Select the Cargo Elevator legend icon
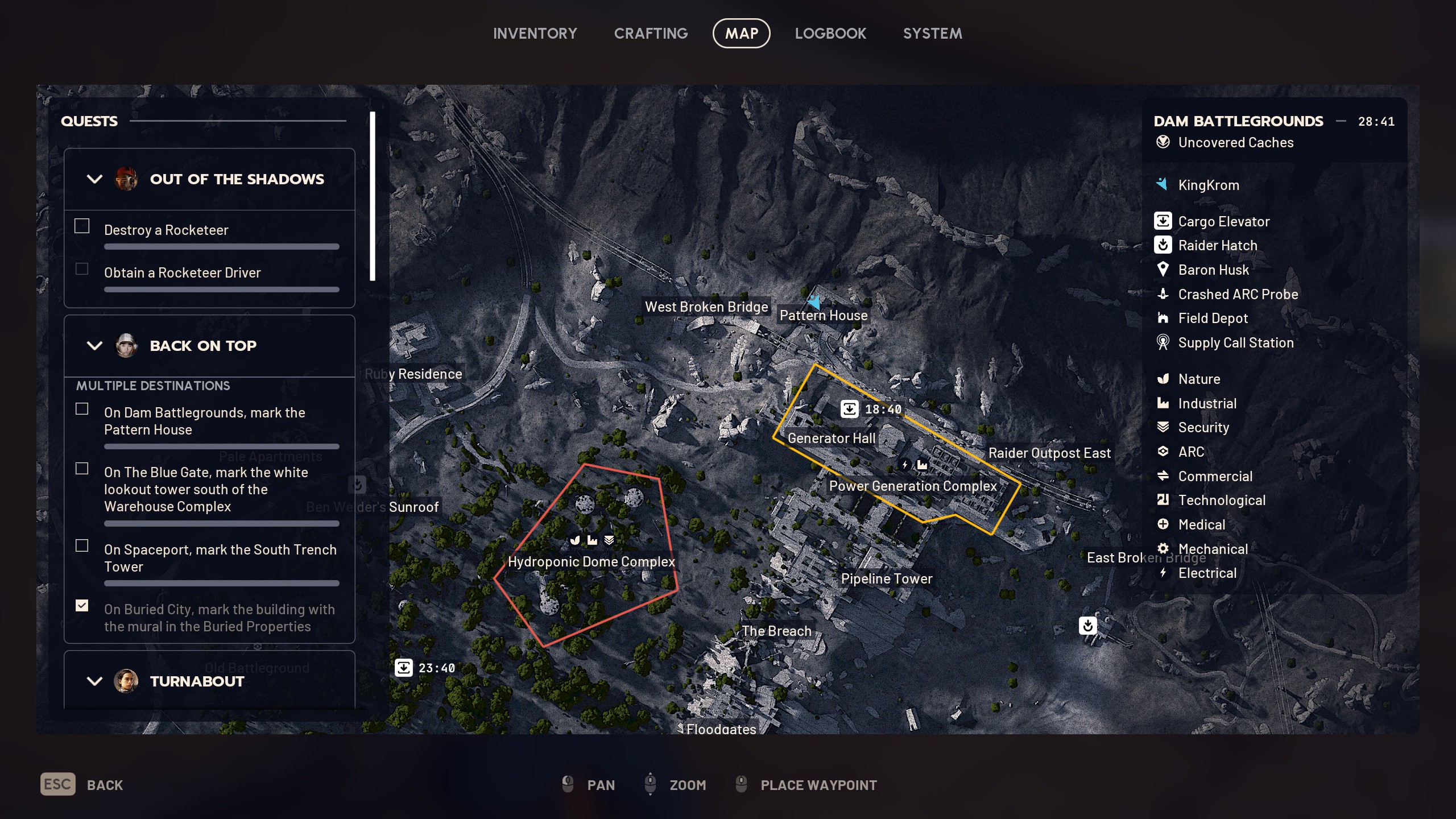This screenshot has height=819, width=1456. point(1164,221)
